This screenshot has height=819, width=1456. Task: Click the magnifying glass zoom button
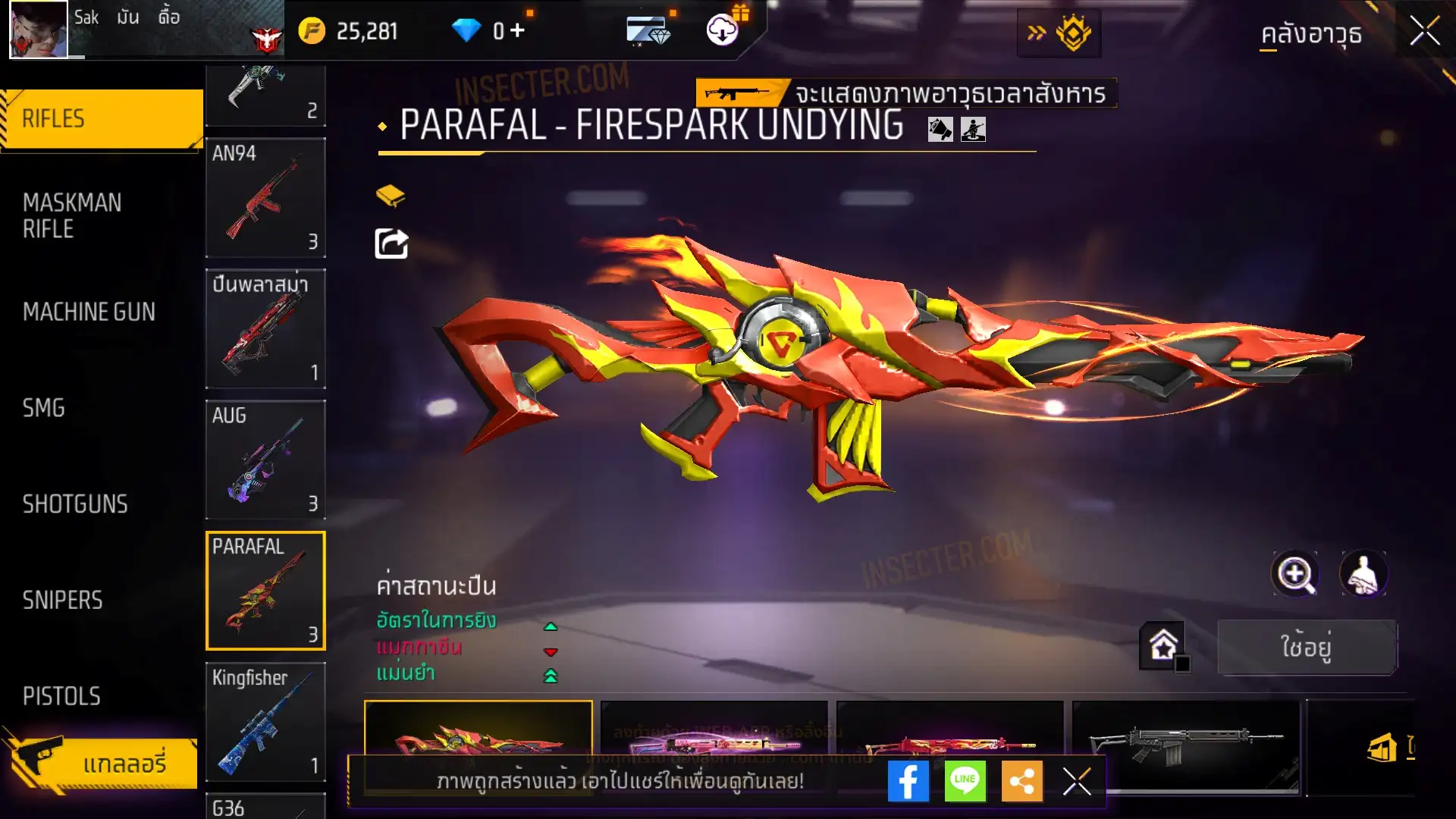[x=1295, y=574]
